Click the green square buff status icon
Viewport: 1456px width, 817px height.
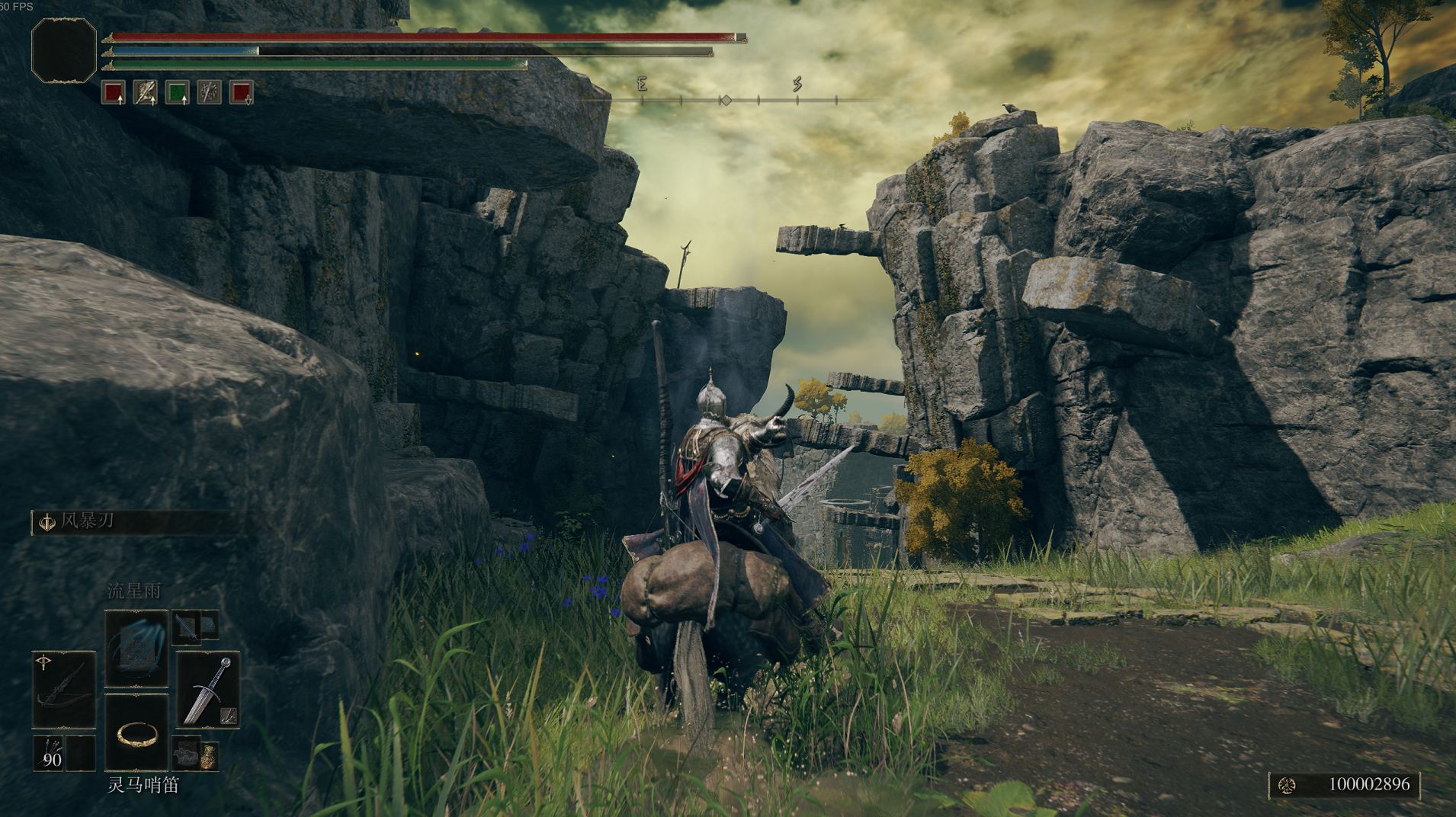point(177,92)
